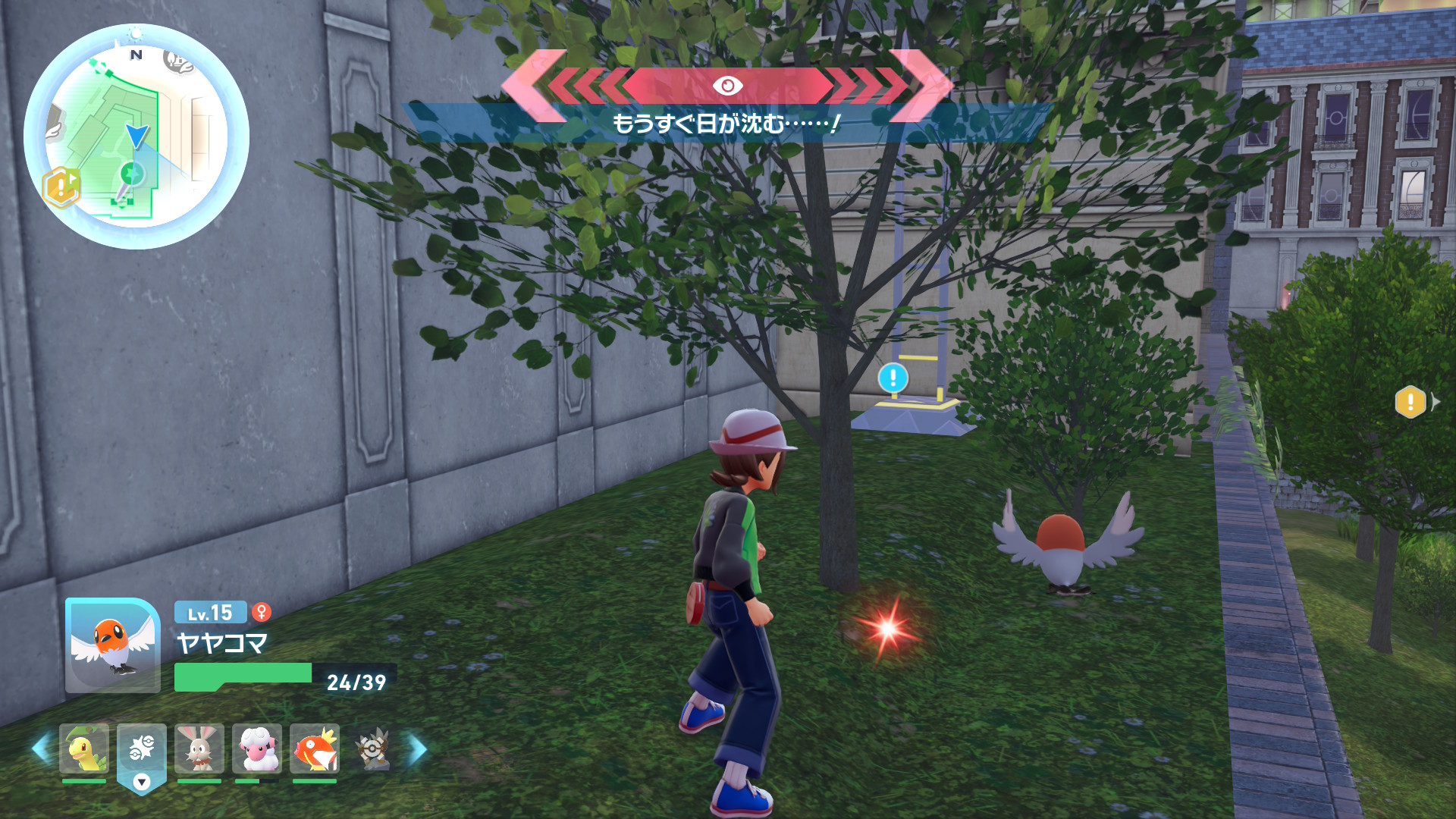
Task: Select the Flaaffy party slot
Action: [257, 748]
